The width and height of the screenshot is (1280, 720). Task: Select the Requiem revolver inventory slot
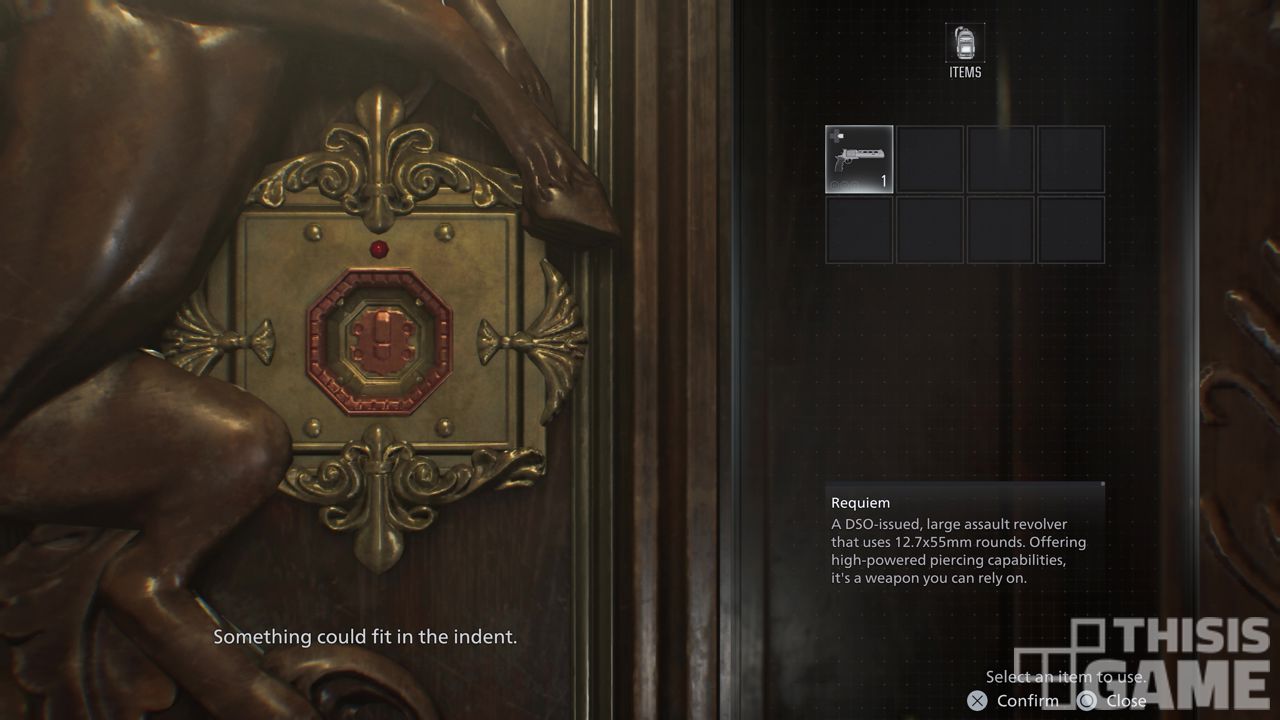point(859,159)
